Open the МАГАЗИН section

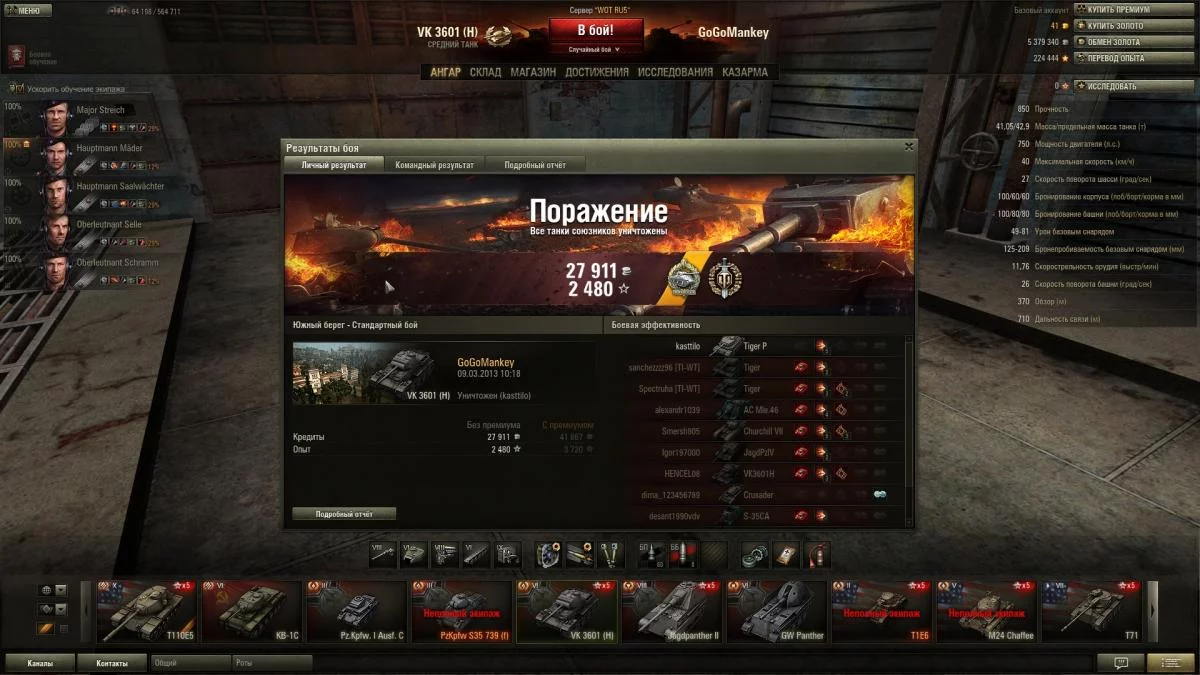pyautogui.click(x=533, y=72)
